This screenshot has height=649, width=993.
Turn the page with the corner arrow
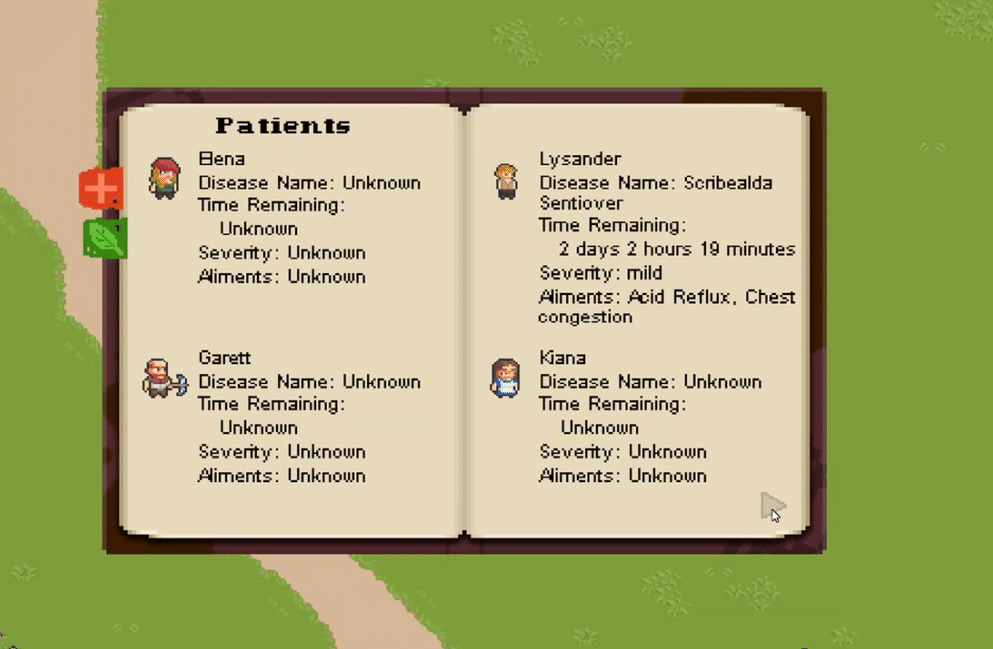(772, 507)
